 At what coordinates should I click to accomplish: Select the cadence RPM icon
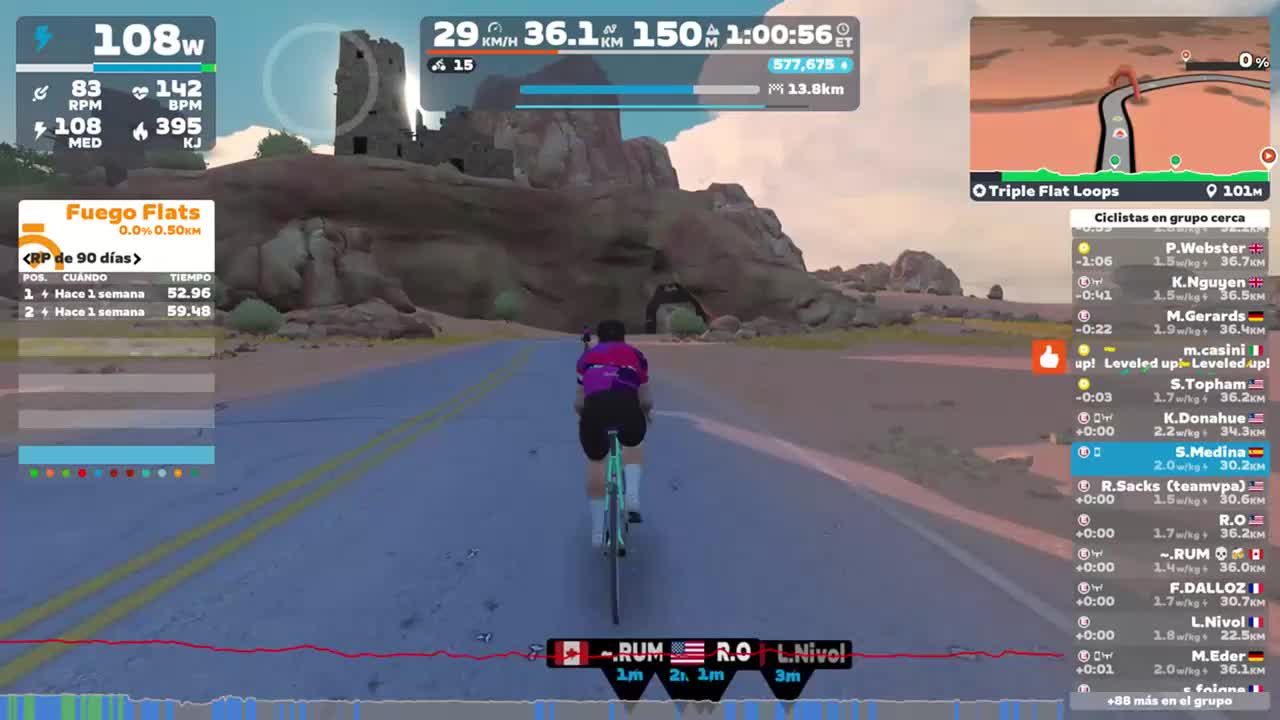[x=40, y=93]
